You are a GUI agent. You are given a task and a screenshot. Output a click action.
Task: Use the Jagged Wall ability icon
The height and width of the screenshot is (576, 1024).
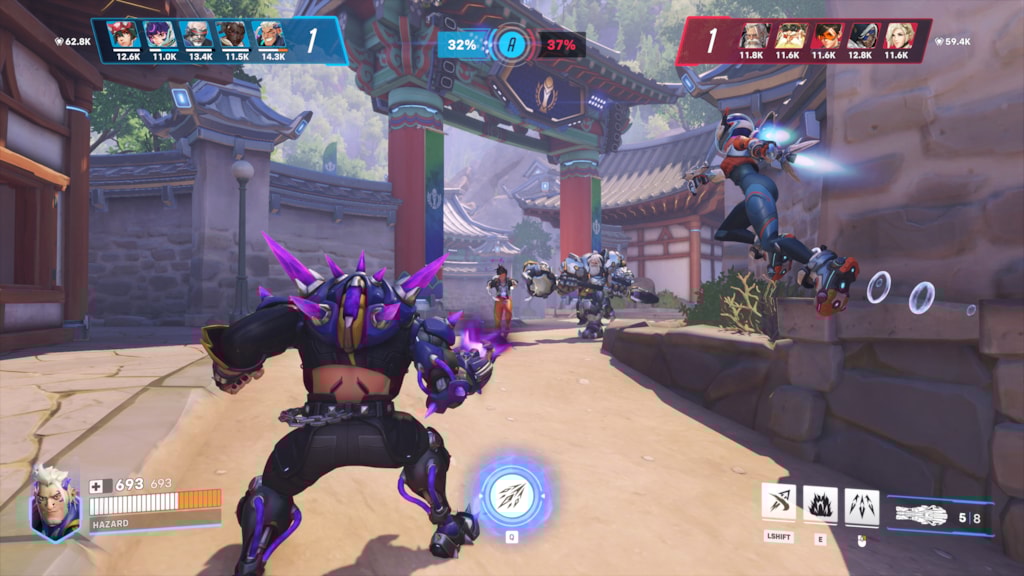pos(820,502)
